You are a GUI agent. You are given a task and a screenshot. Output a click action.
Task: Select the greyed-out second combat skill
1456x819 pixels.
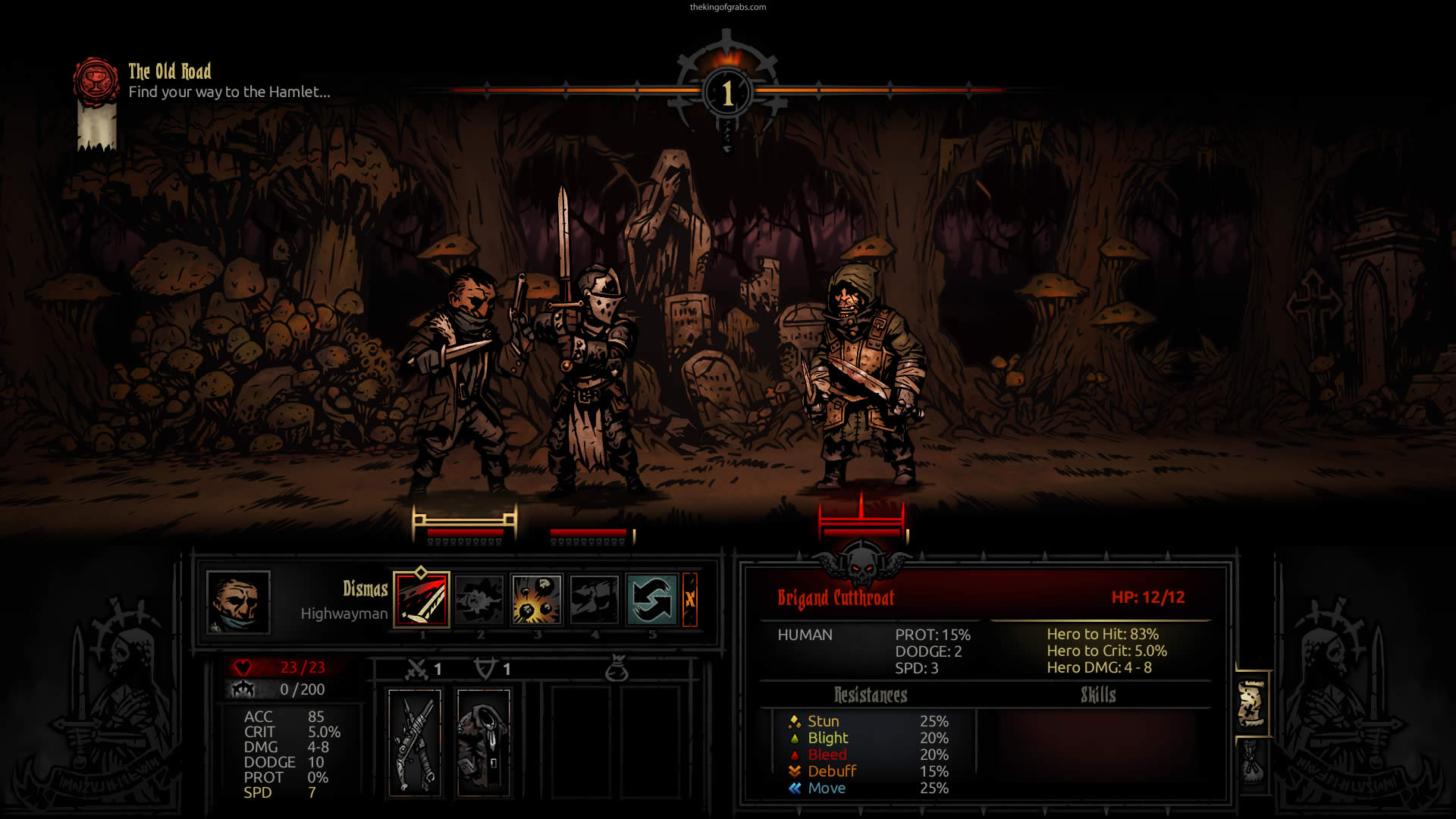coord(479,599)
